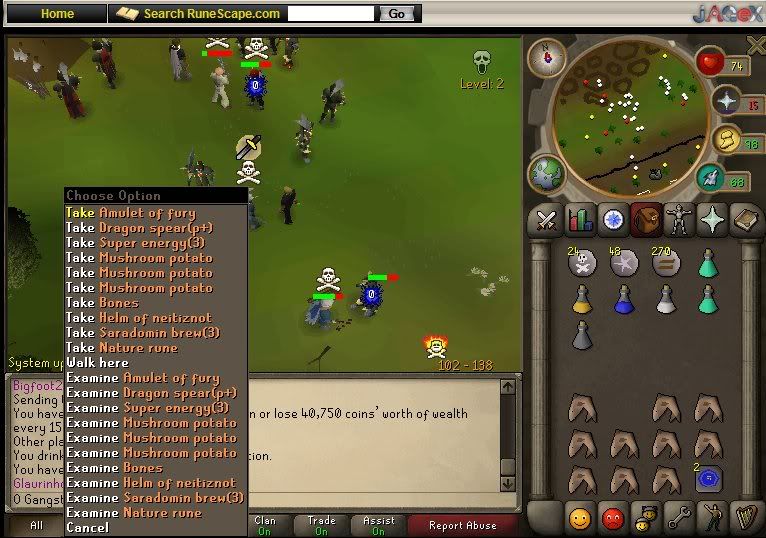
Task: Open the world map globe icon
Action: click(x=546, y=172)
